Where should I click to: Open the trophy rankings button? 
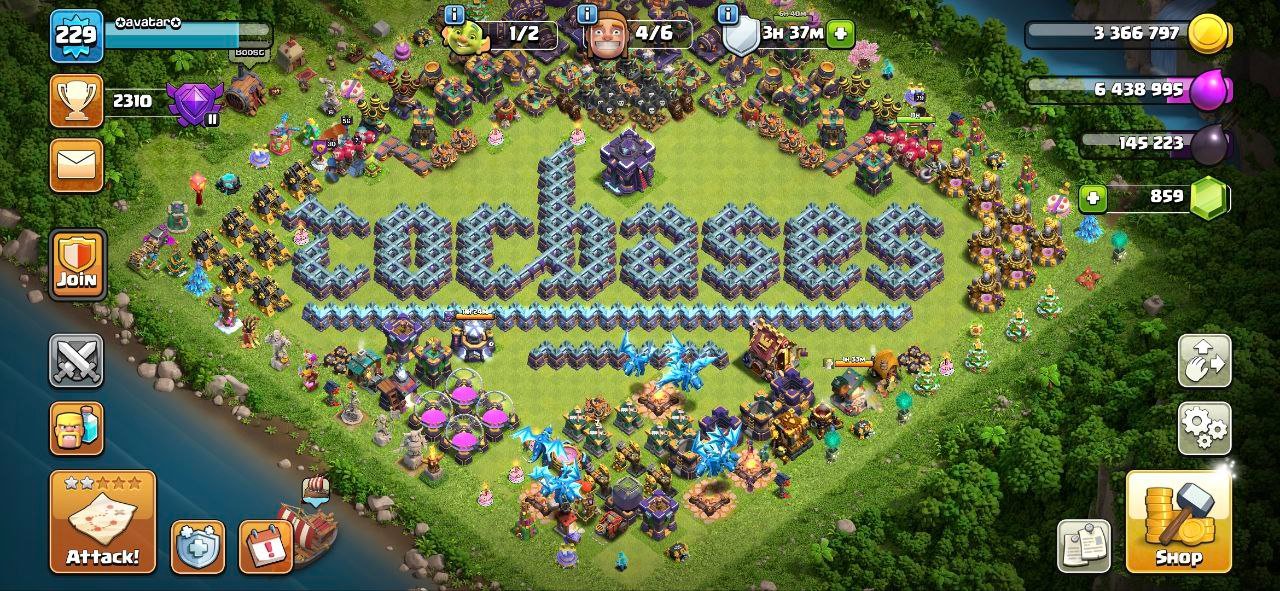pos(77,100)
